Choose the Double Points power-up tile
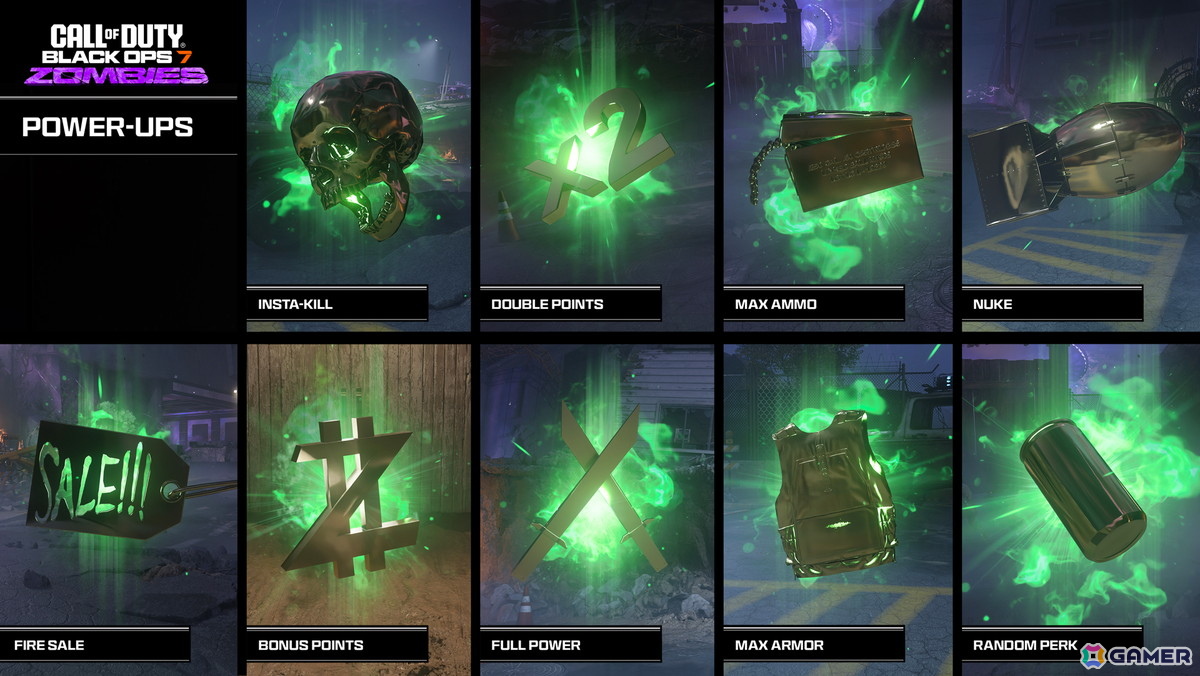Screen dimensions: 1200x676 [597, 165]
